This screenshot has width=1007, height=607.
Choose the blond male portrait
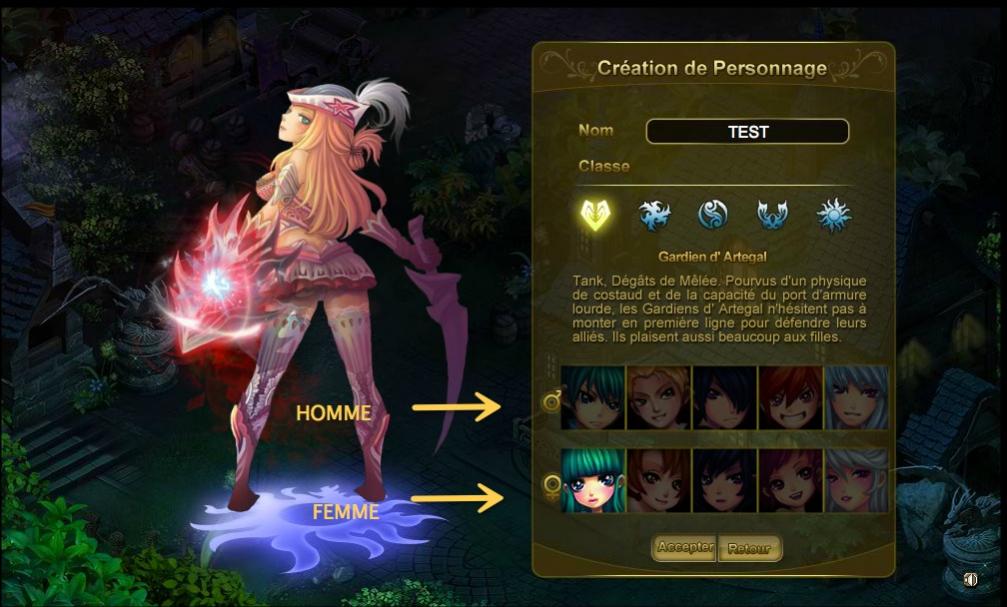pyautogui.click(x=658, y=397)
